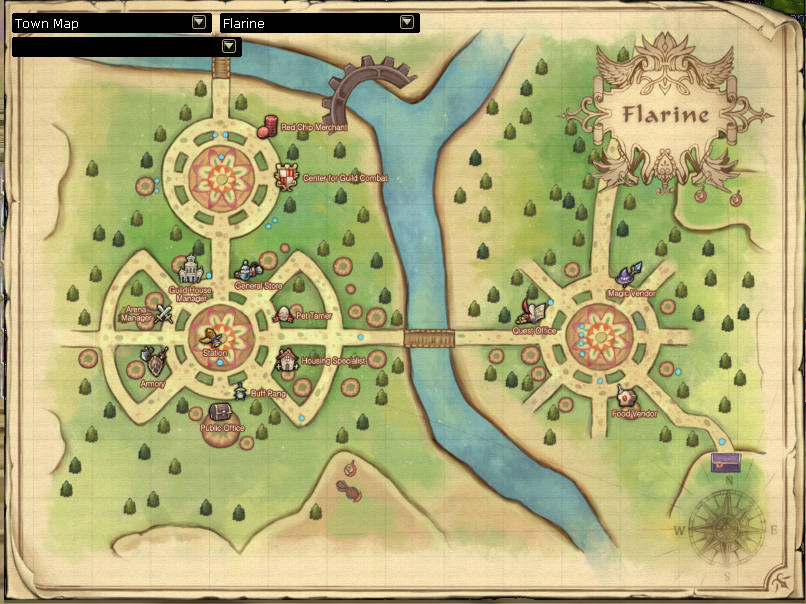Screen dimensions: 806x604
Task: Select the purple chest marker near the compass
Action: (725, 461)
